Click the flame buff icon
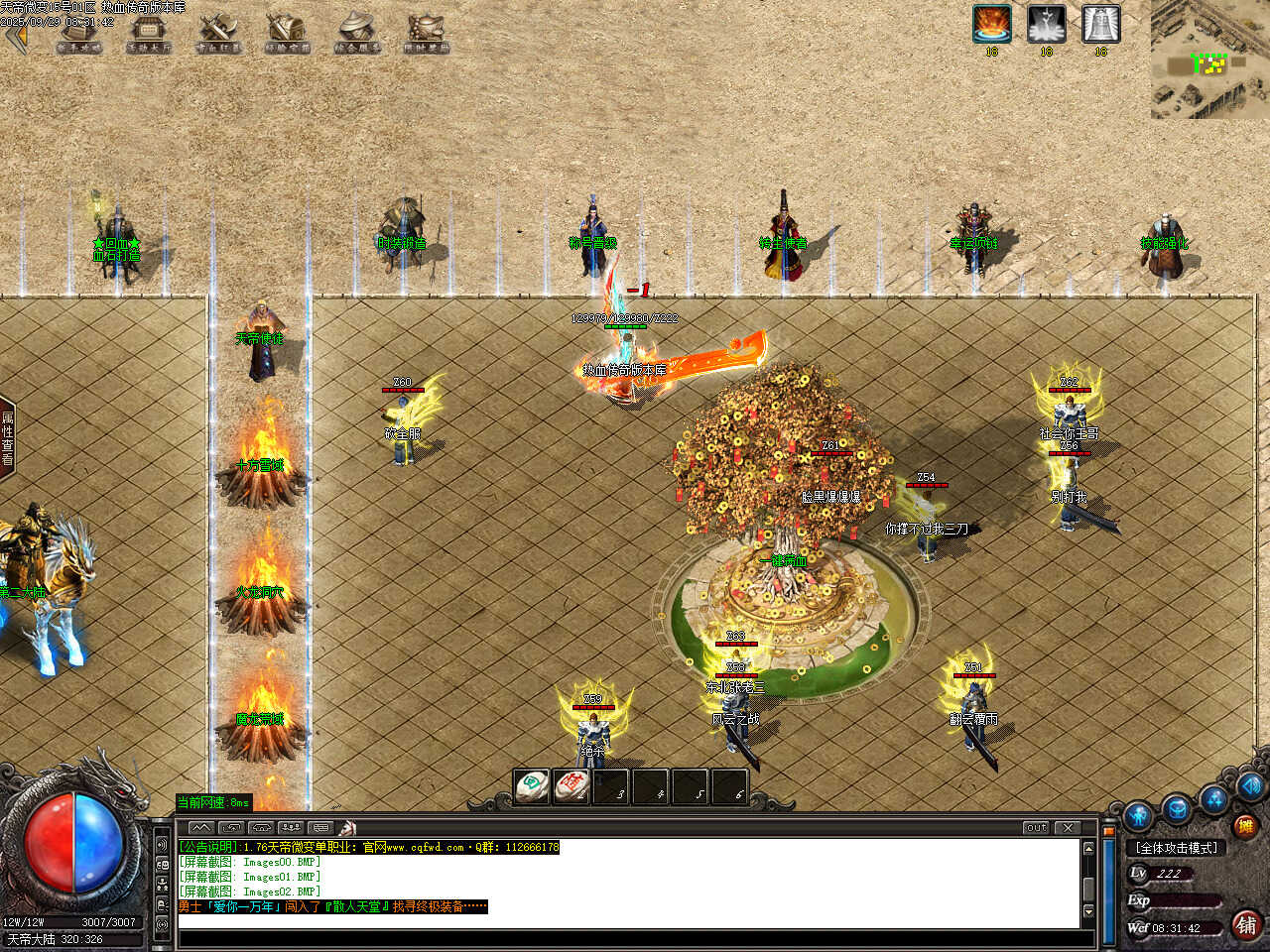Screen dimensions: 1270x952 991,24
